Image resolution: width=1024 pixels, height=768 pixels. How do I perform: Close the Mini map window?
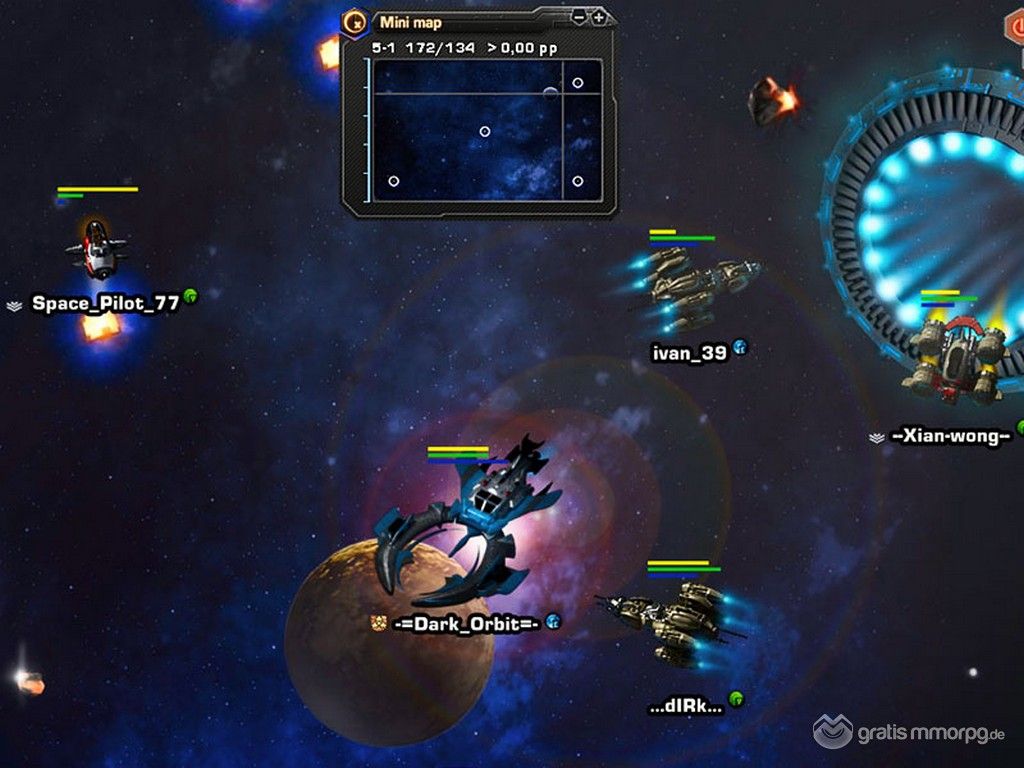tap(355, 21)
